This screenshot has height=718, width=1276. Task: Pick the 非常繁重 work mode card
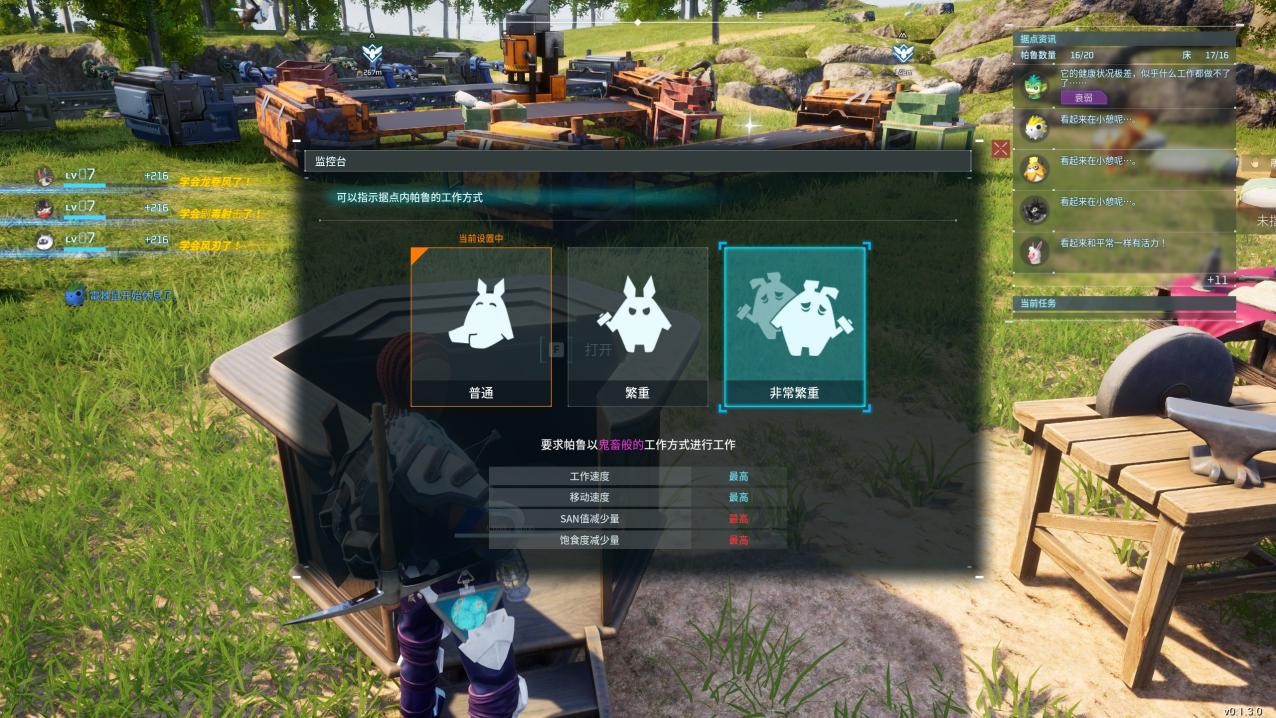pos(794,327)
